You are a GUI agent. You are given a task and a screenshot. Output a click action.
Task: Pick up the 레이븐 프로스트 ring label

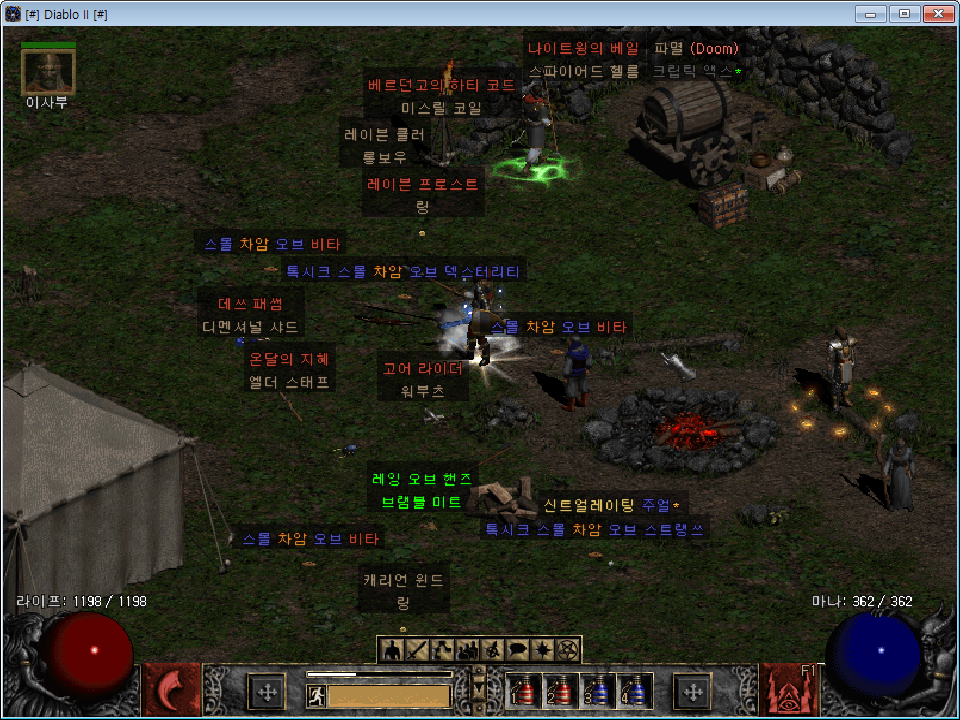tap(423, 185)
